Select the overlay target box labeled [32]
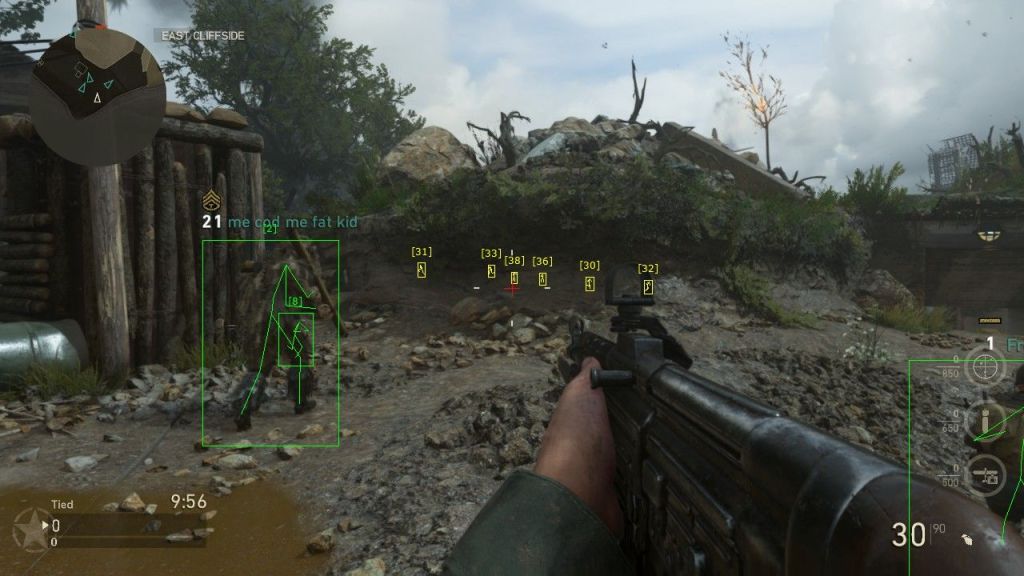The image size is (1024, 576). [648, 287]
